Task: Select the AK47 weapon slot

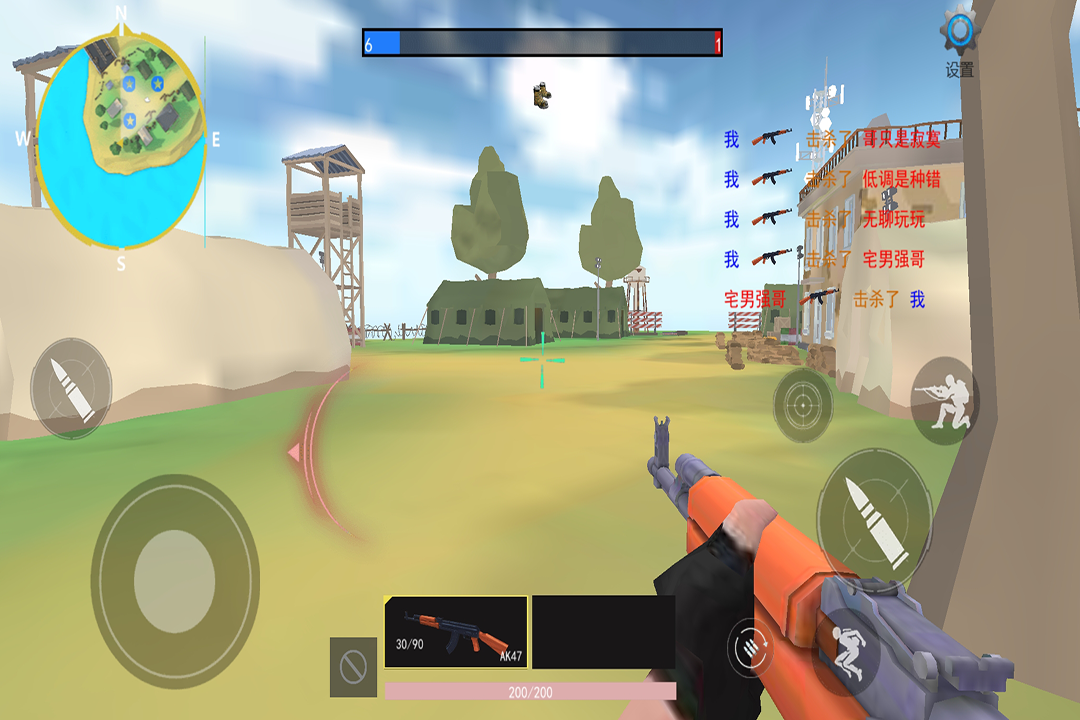Action: pyautogui.click(x=456, y=632)
